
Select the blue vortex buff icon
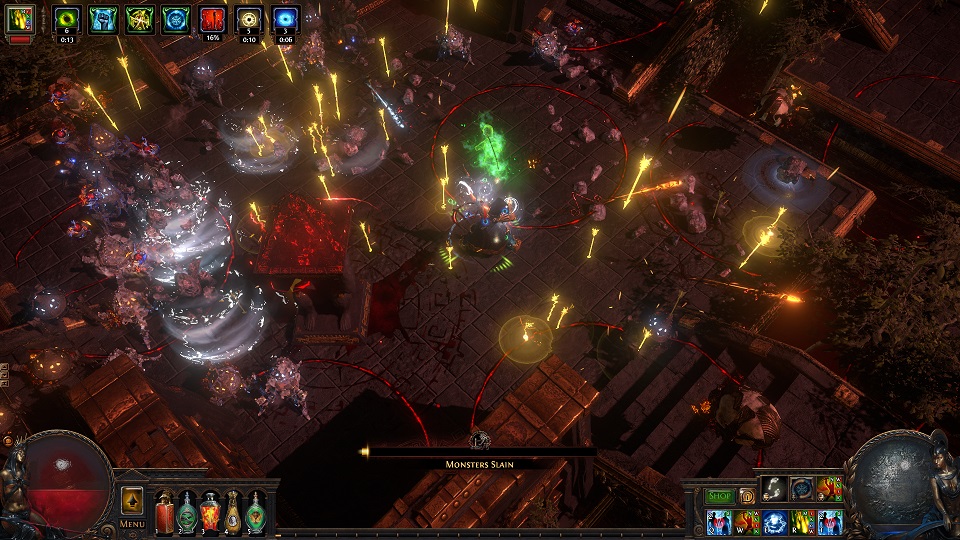(285, 18)
